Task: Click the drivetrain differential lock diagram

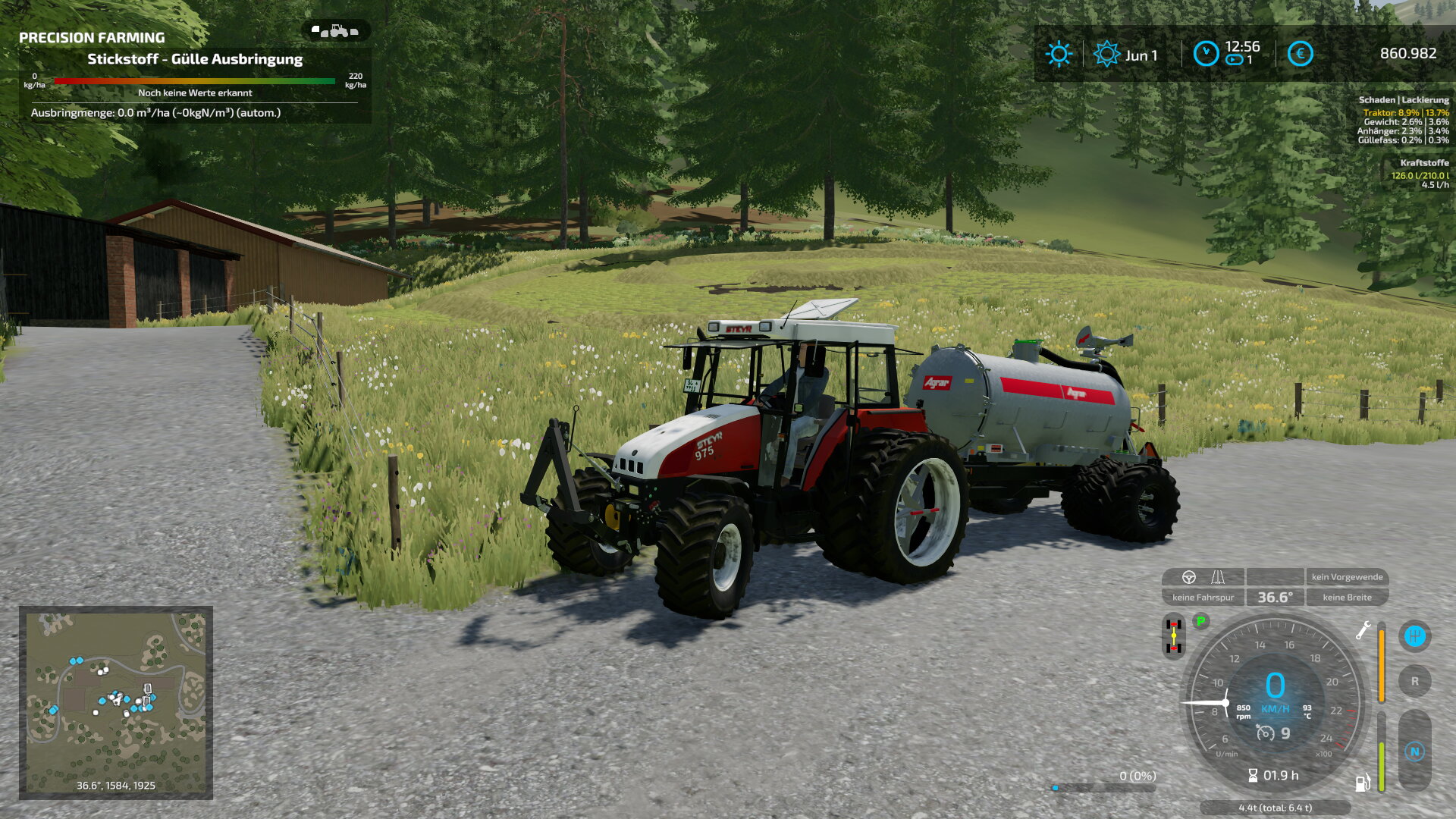Action: tap(1173, 636)
